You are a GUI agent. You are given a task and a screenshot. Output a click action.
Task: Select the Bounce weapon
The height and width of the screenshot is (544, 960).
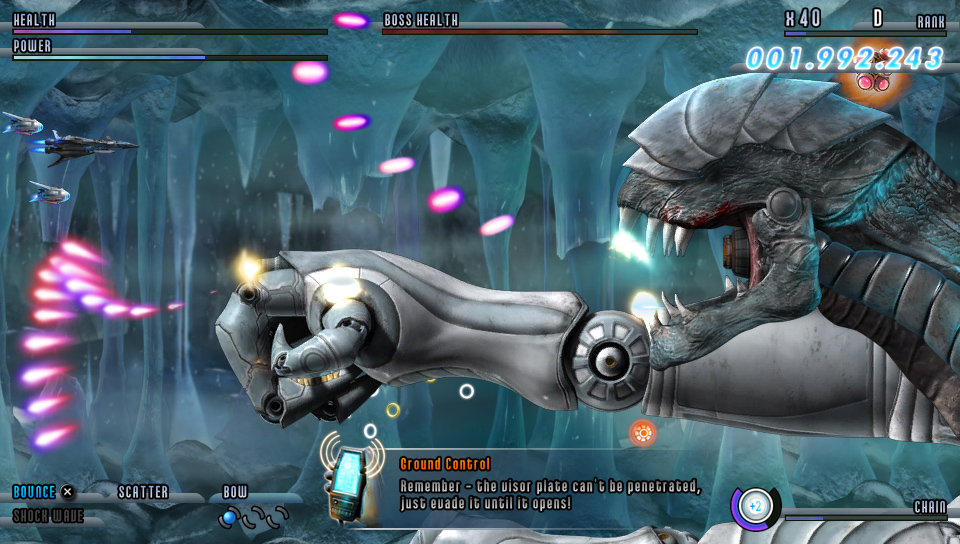[x=34, y=492]
